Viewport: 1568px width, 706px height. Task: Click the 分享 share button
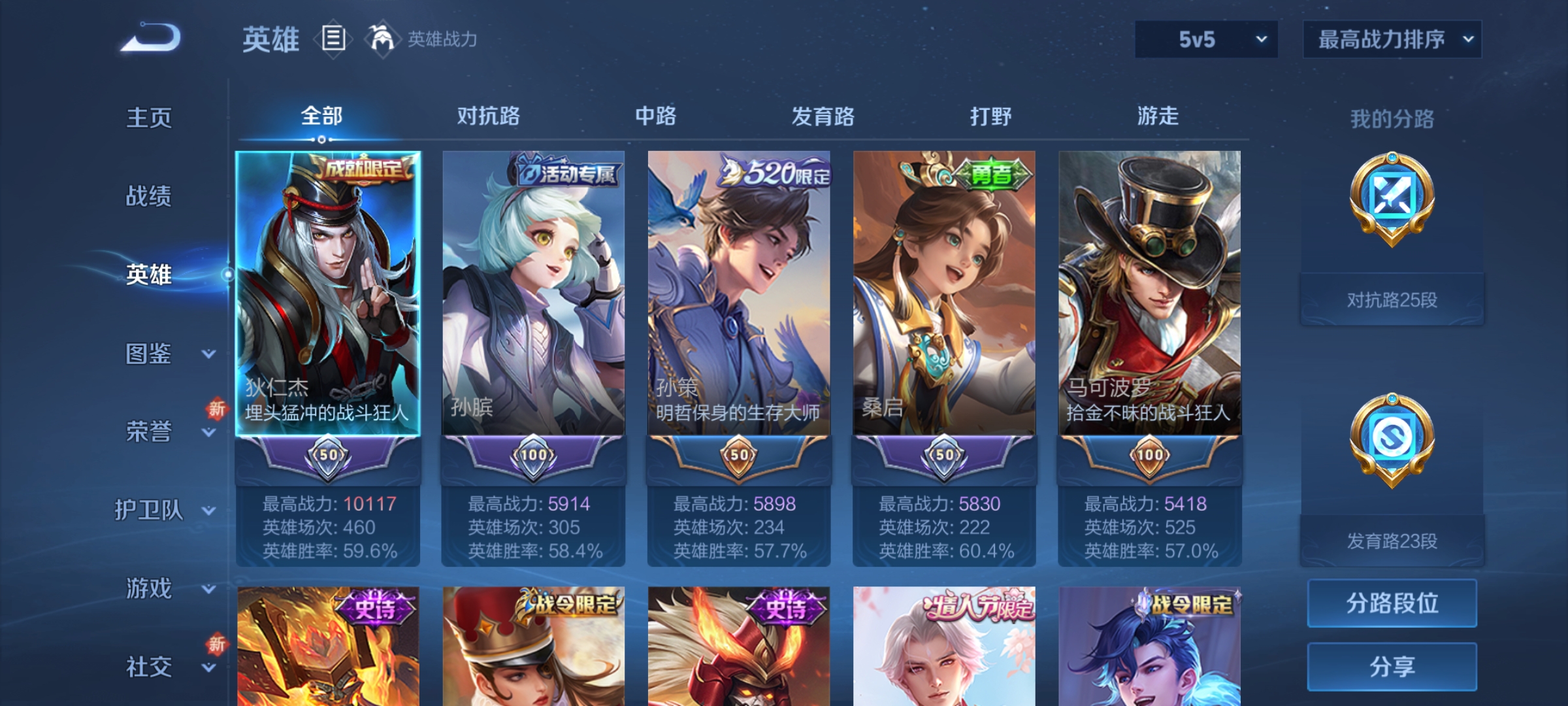click(1391, 665)
